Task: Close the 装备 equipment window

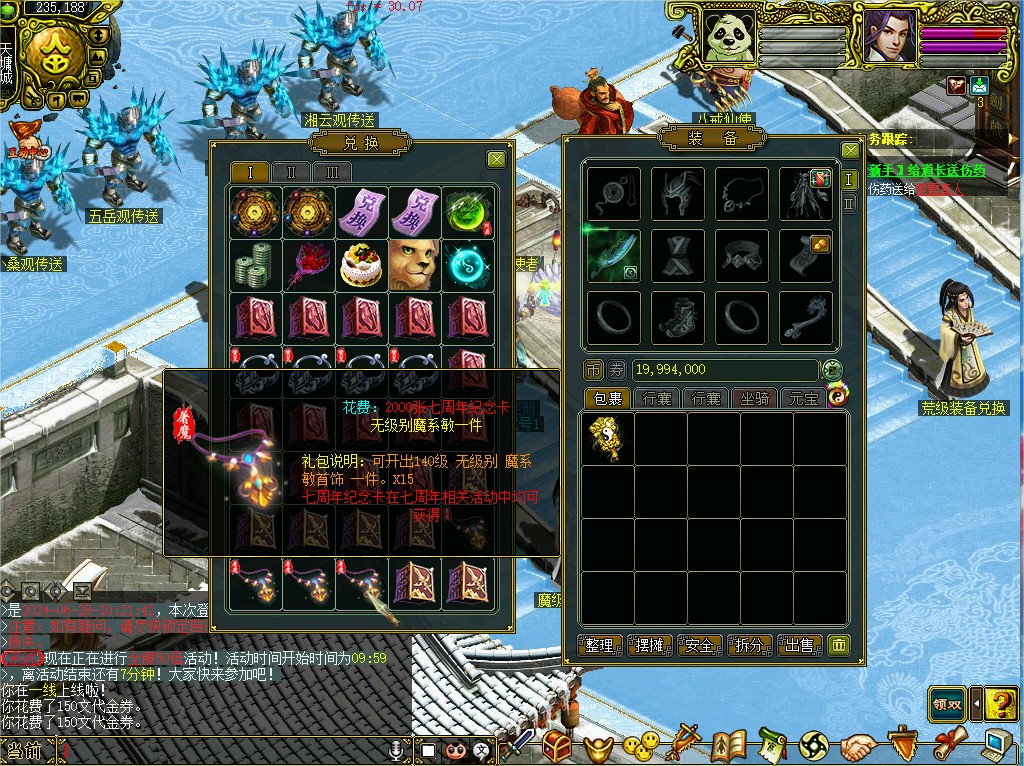Action: [850, 151]
